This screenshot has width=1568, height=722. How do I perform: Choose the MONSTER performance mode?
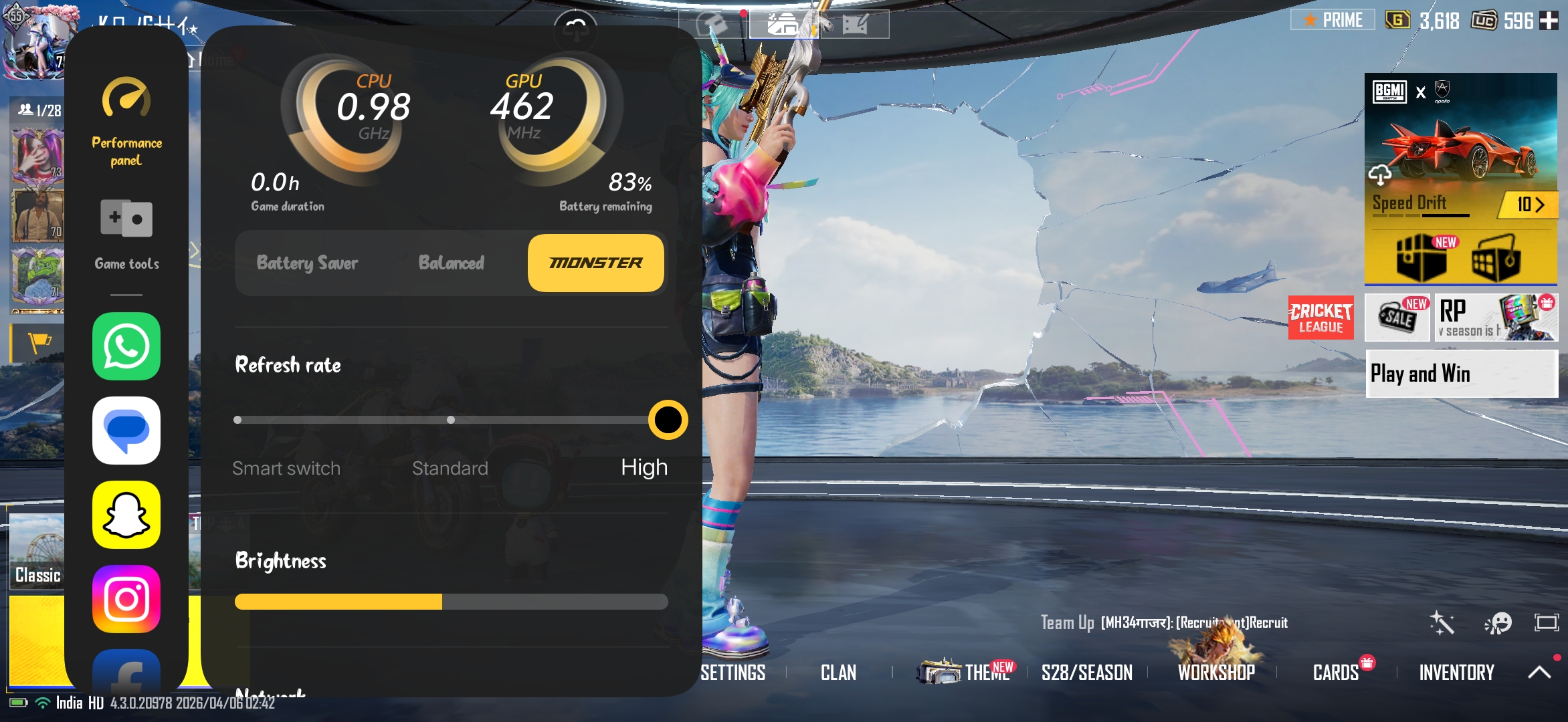pyautogui.click(x=595, y=263)
